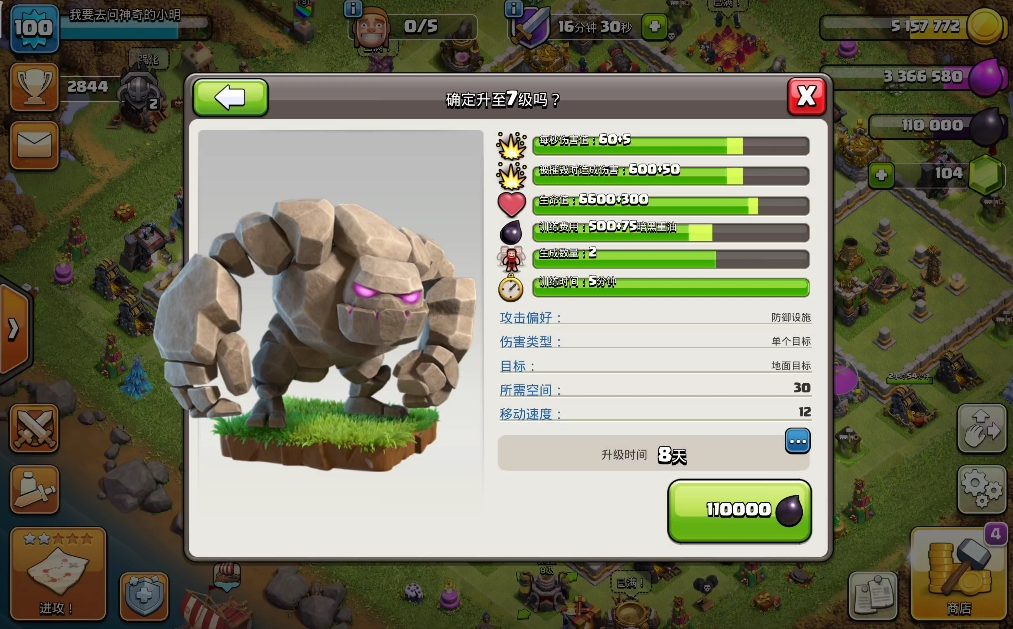This screenshot has width=1013, height=629.
Task: Open the Shop with the hammer icon
Action: 958,575
